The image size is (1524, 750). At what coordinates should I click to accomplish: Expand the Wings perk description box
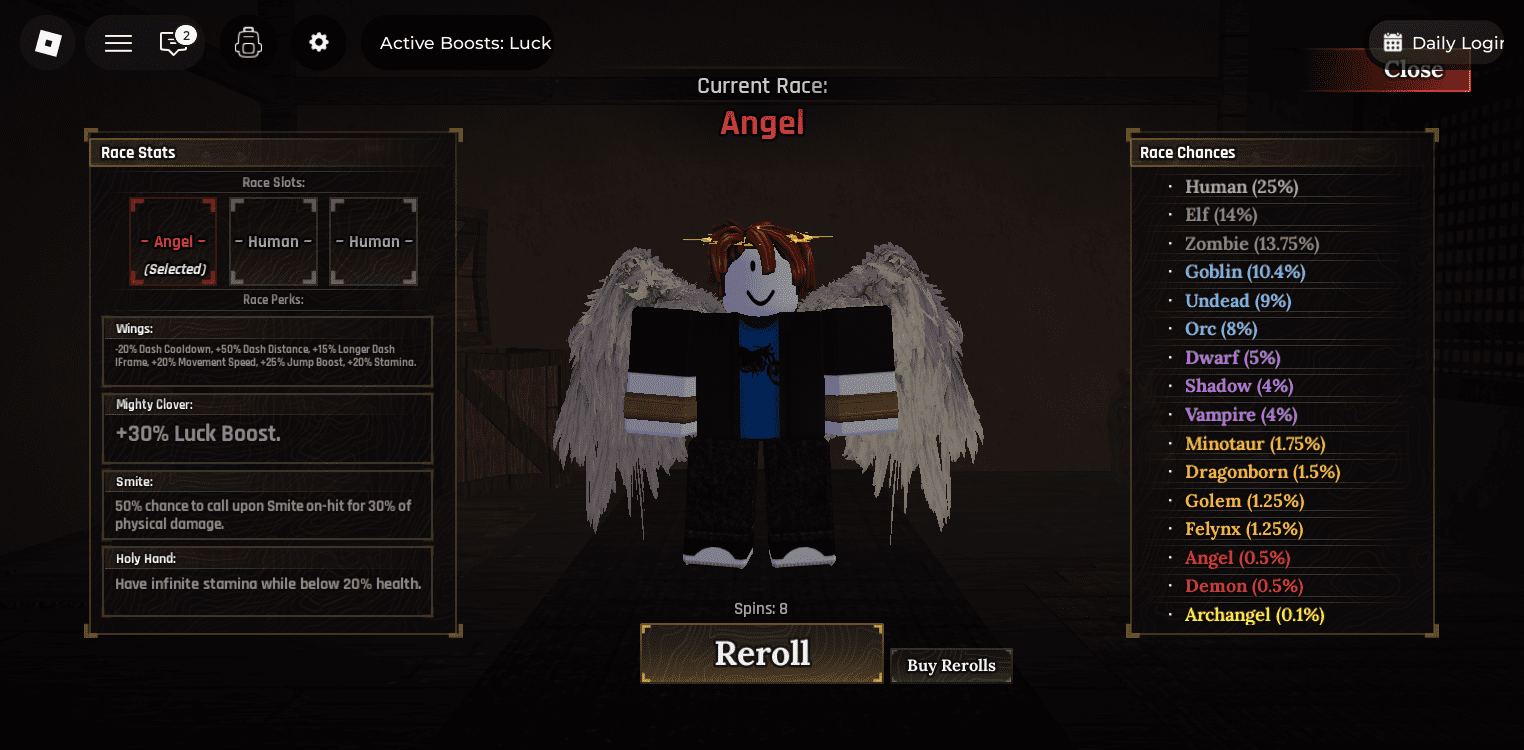click(267, 350)
